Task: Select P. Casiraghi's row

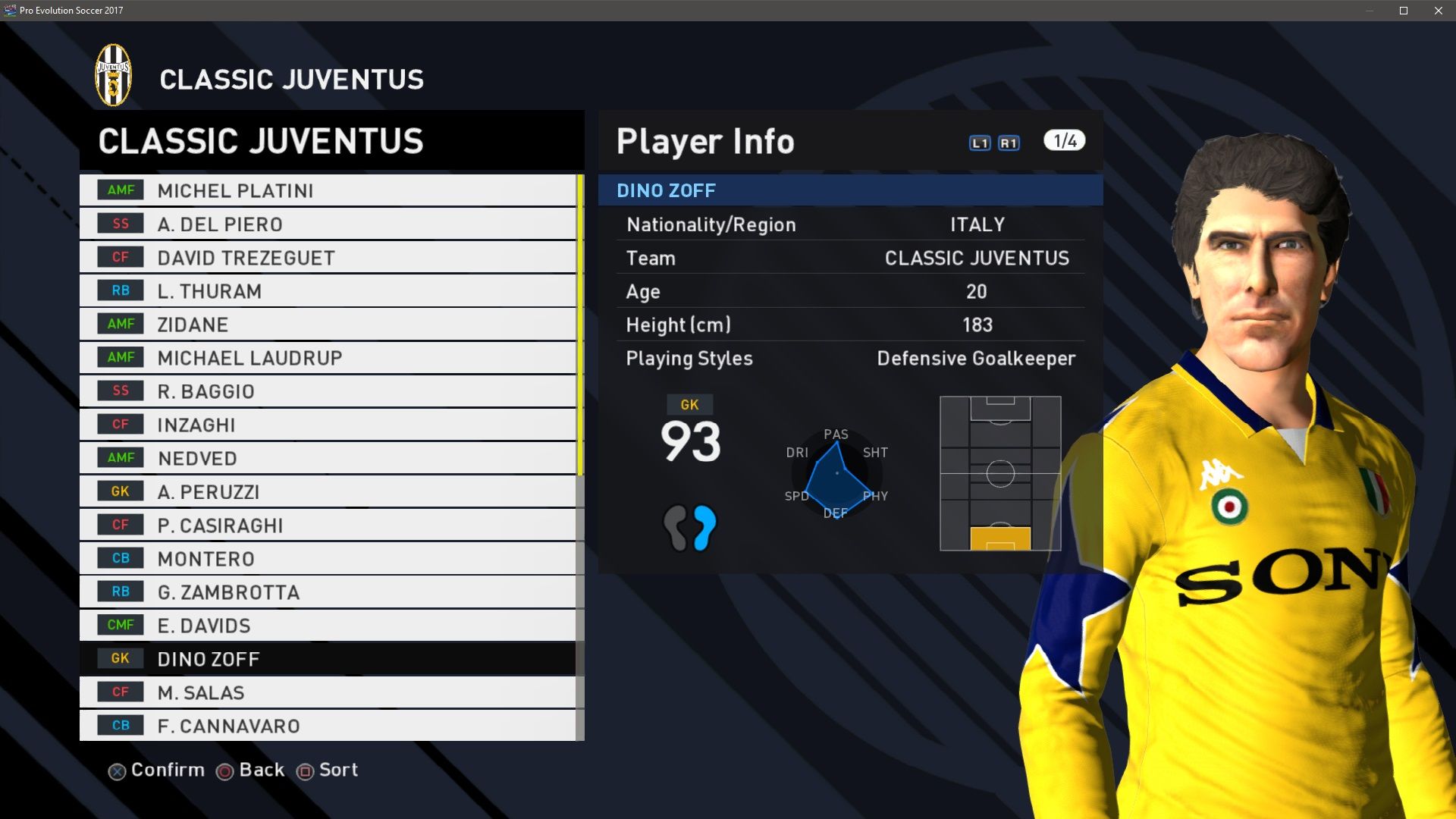Action: (327, 525)
